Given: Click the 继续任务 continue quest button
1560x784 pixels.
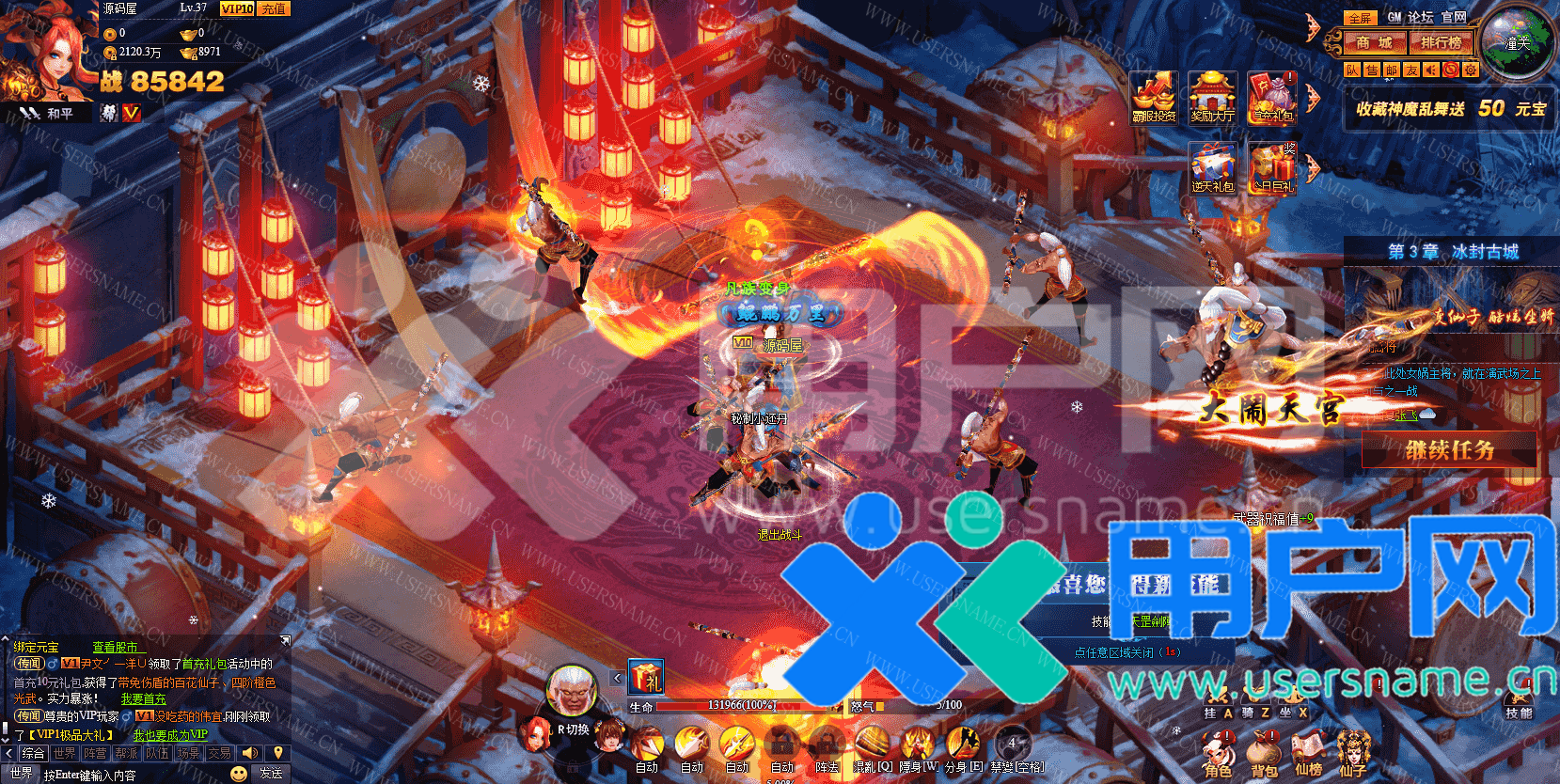Looking at the screenshot, I should pos(1449,450).
